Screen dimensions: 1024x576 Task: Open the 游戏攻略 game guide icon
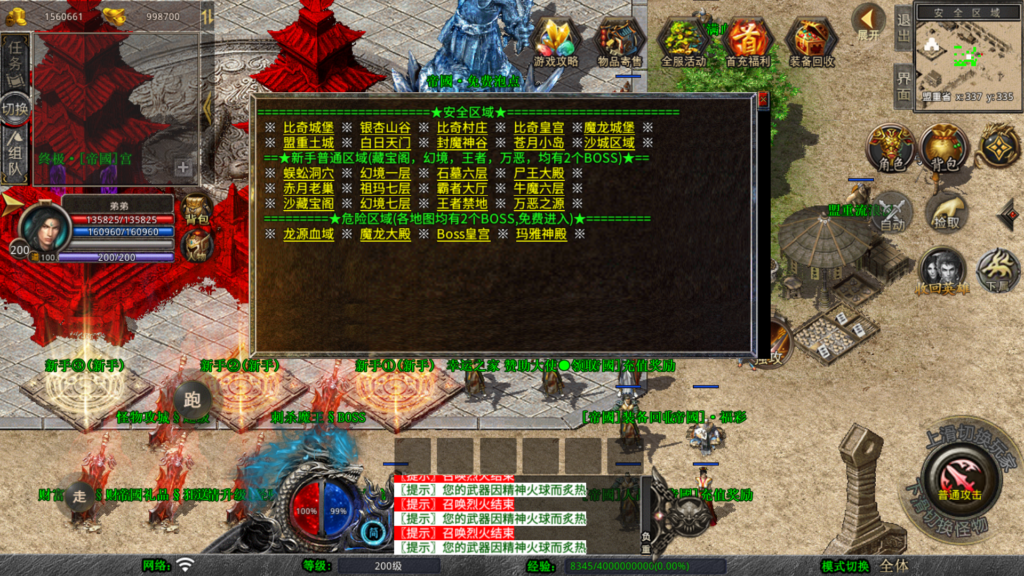556,43
